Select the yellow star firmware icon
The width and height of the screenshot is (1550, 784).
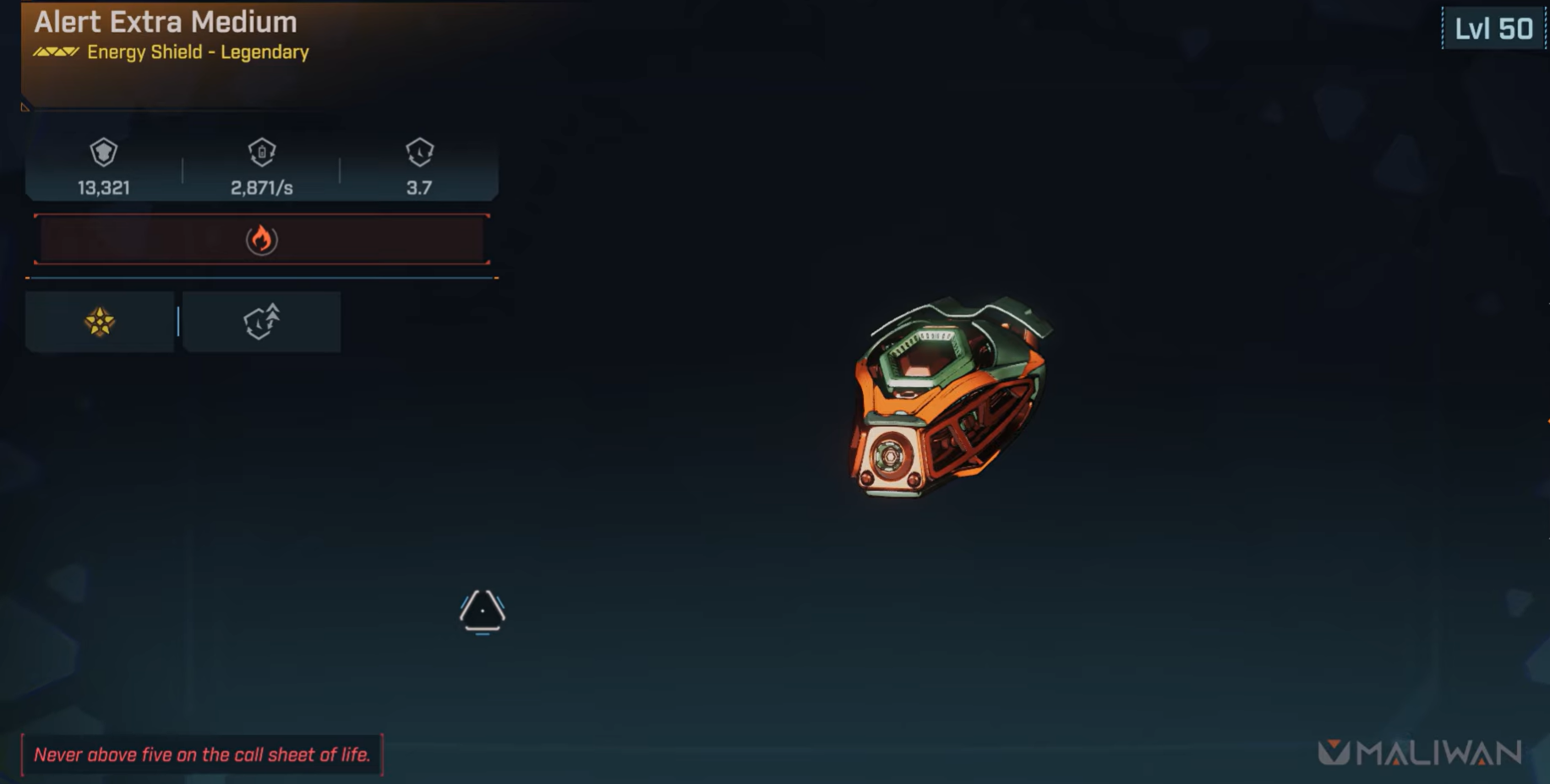pos(99,322)
